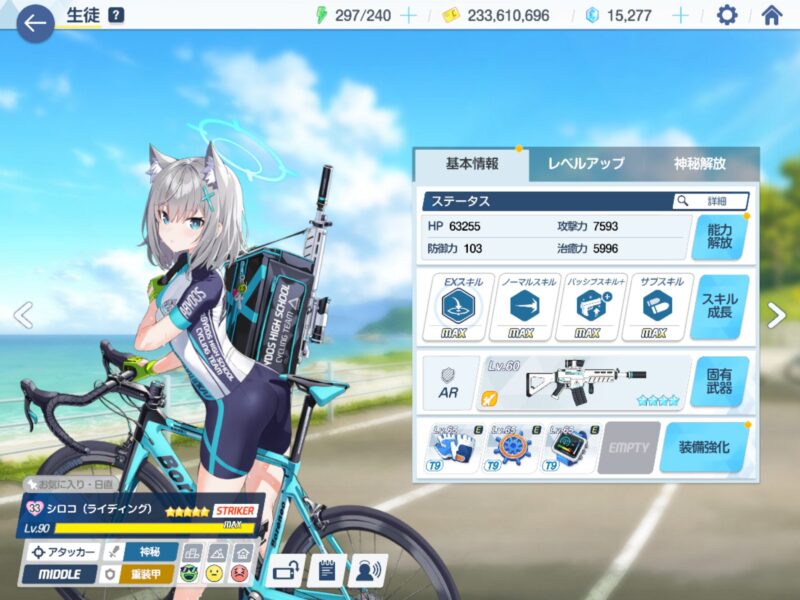Add more energy with the plus button
This screenshot has height=600, width=800.
408,15
